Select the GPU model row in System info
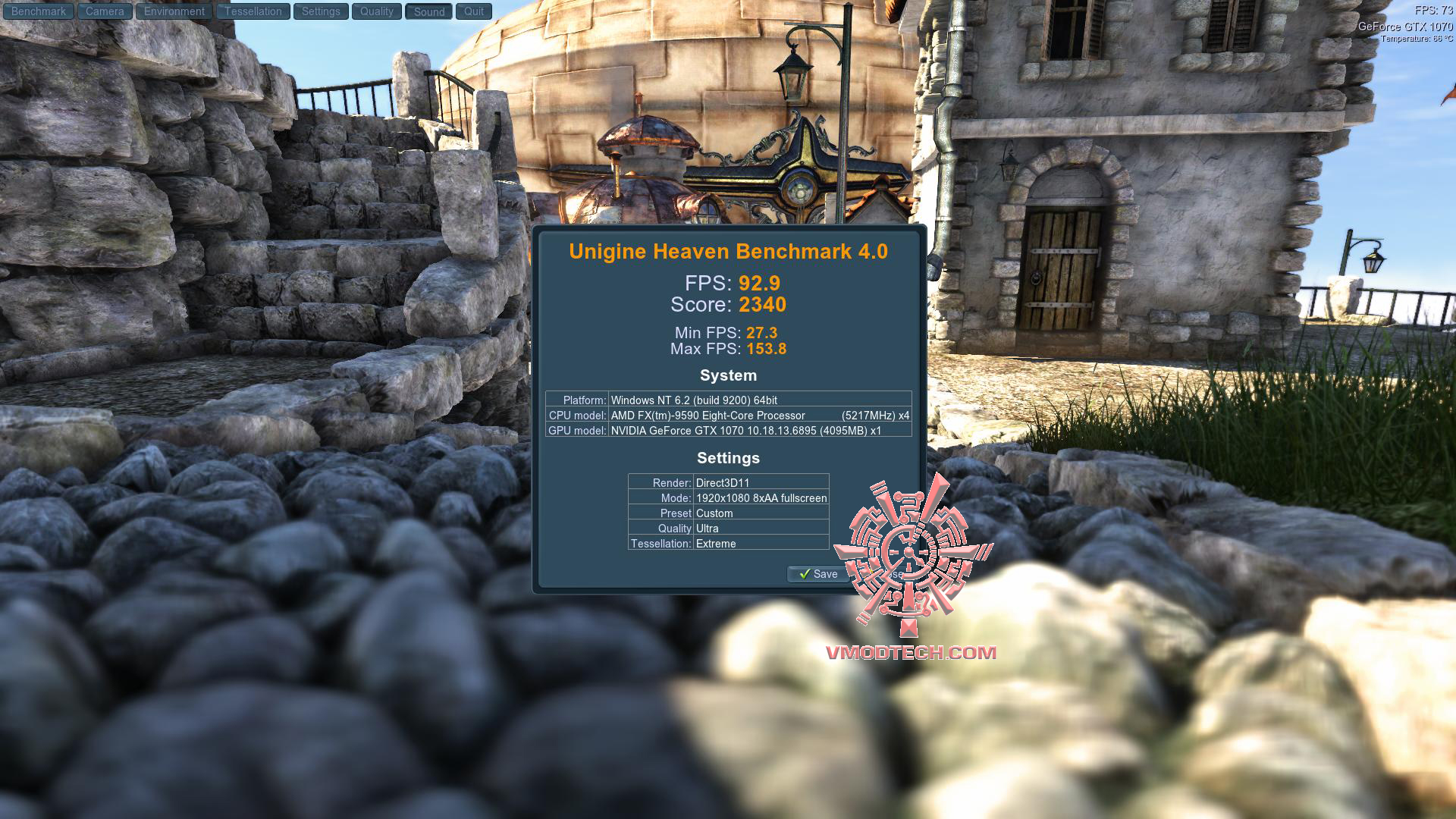The width and height of the screenshot is (1456, 819). click(x=728, y=431)
